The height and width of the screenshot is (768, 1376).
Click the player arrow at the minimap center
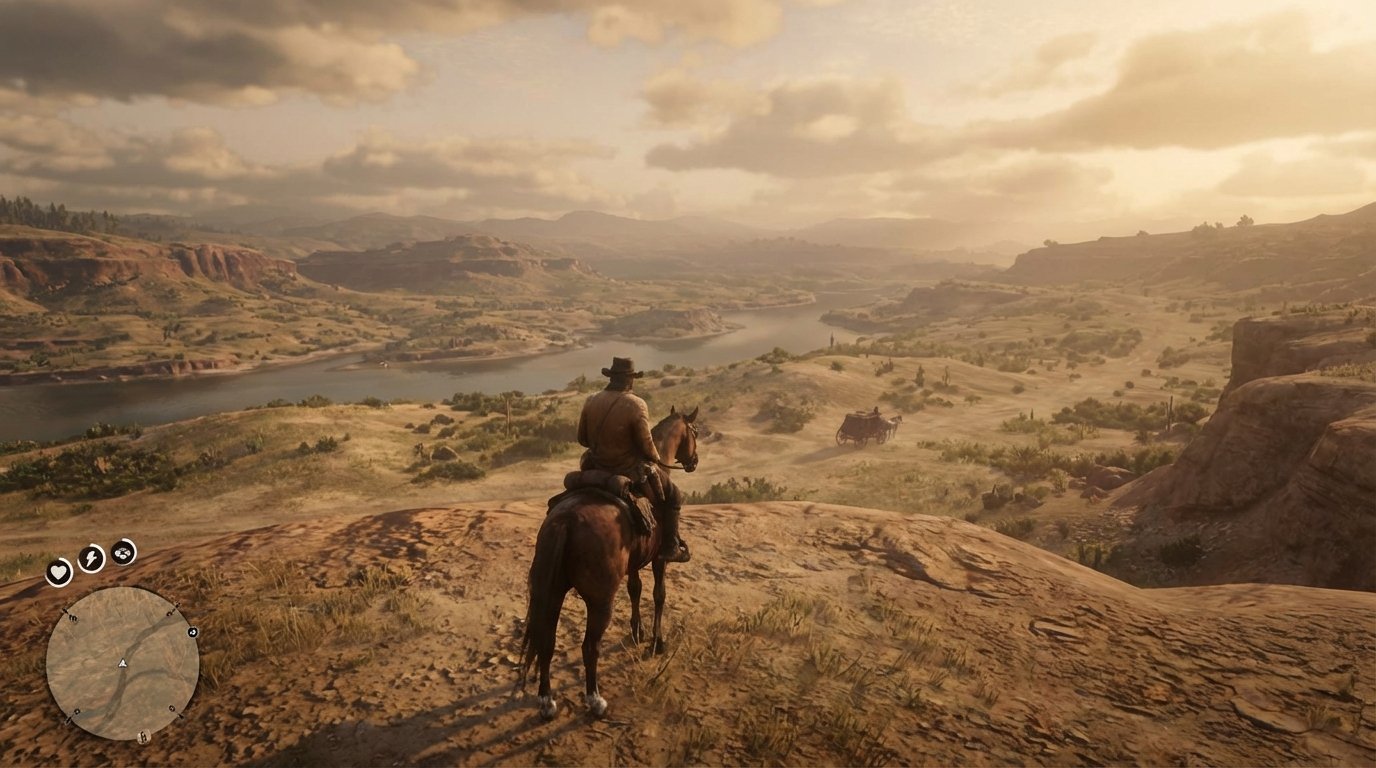[x=122, y=663]
